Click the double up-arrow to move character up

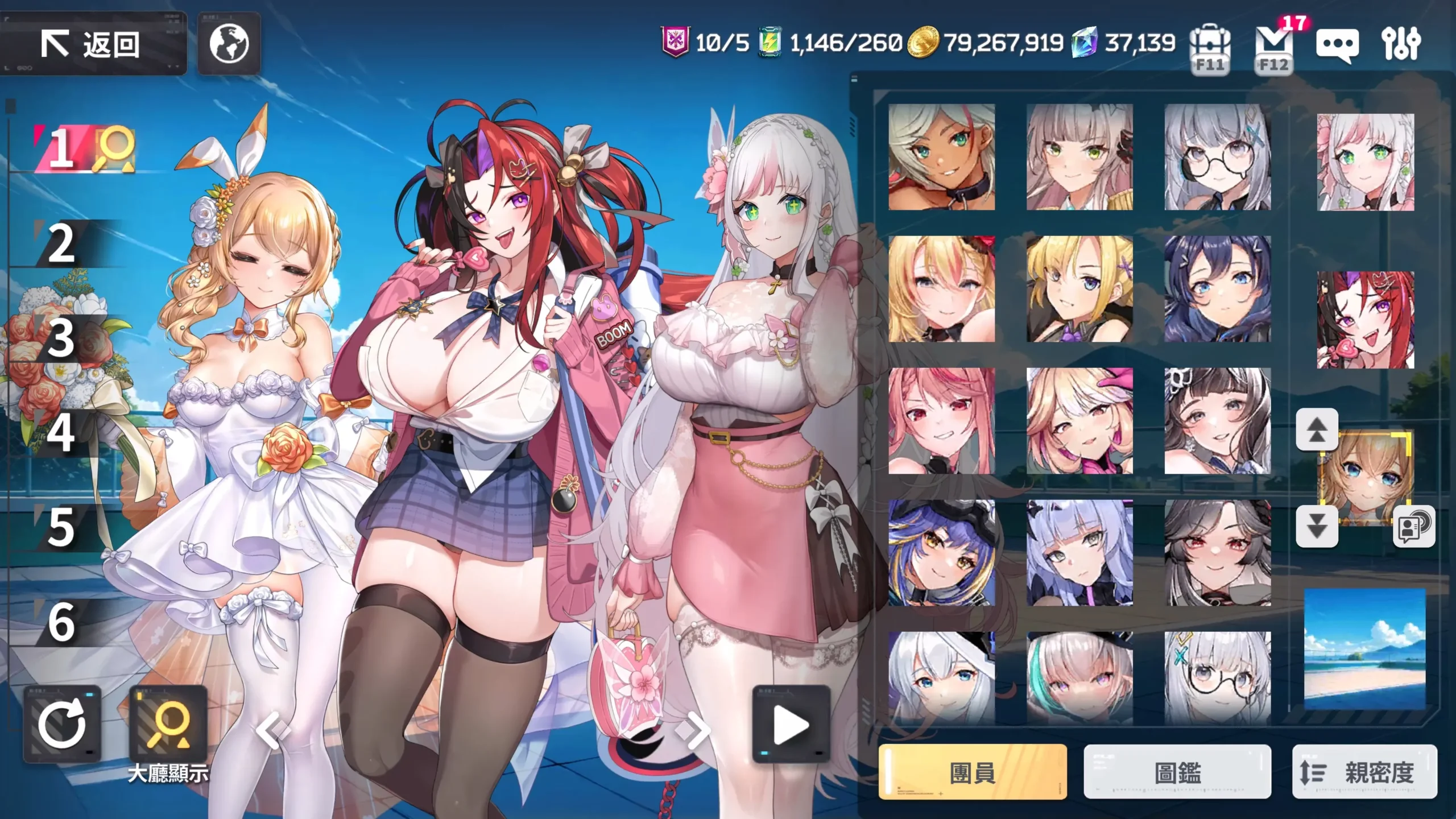(1317, 429)
